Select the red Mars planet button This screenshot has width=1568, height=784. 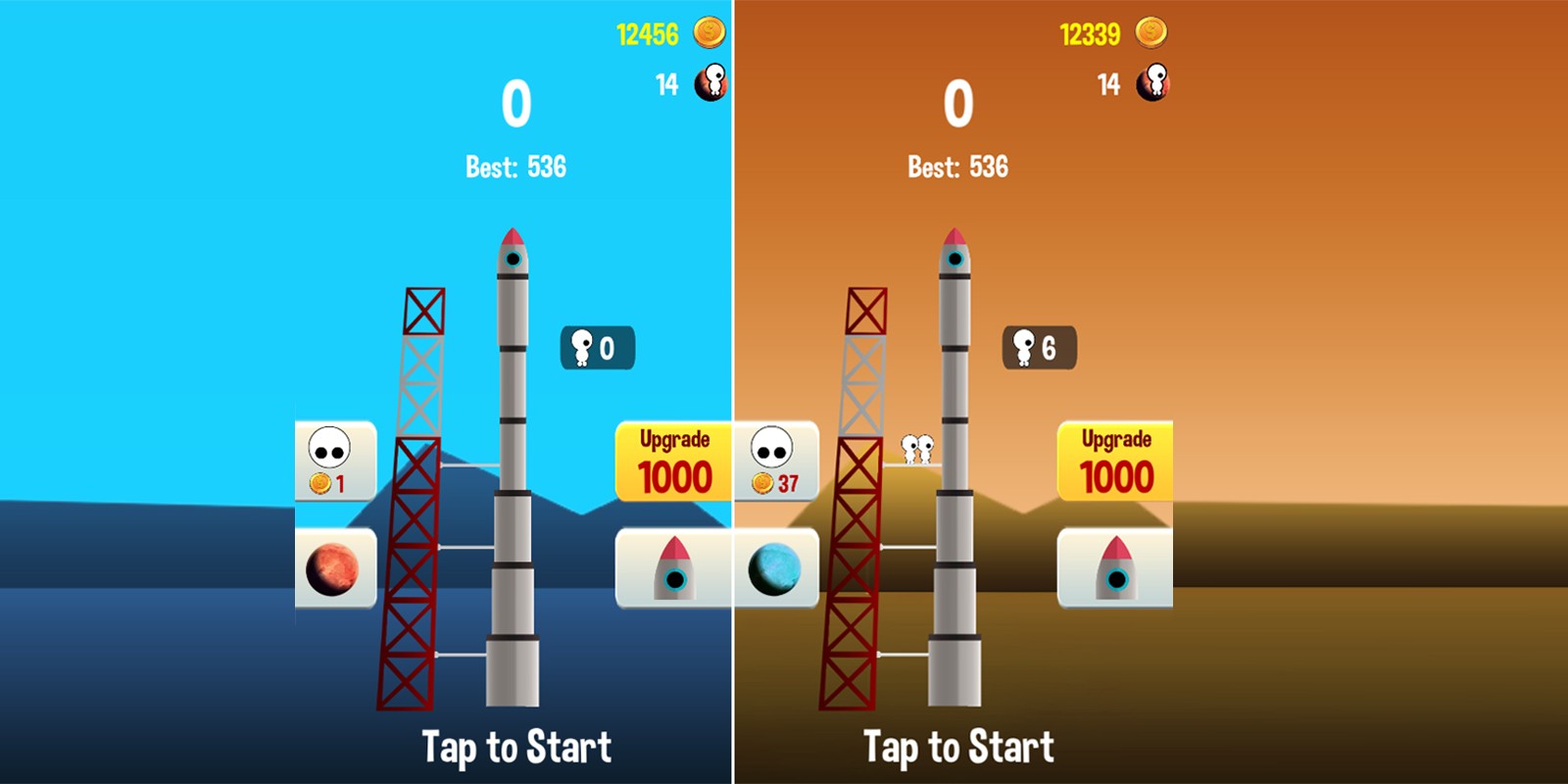pyautogui.click(x=334, y=568)
